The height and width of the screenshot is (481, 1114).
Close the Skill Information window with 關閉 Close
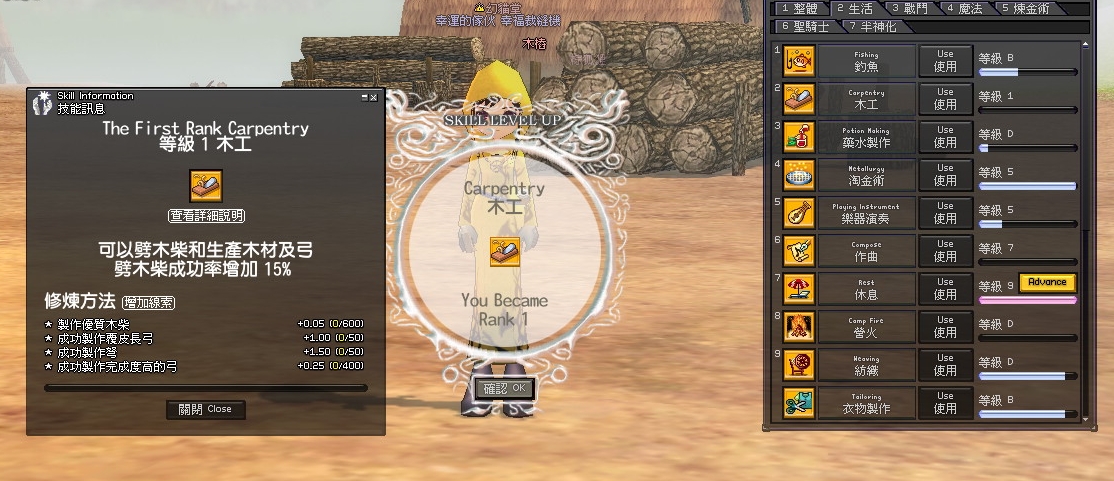[x=205, y=409]
